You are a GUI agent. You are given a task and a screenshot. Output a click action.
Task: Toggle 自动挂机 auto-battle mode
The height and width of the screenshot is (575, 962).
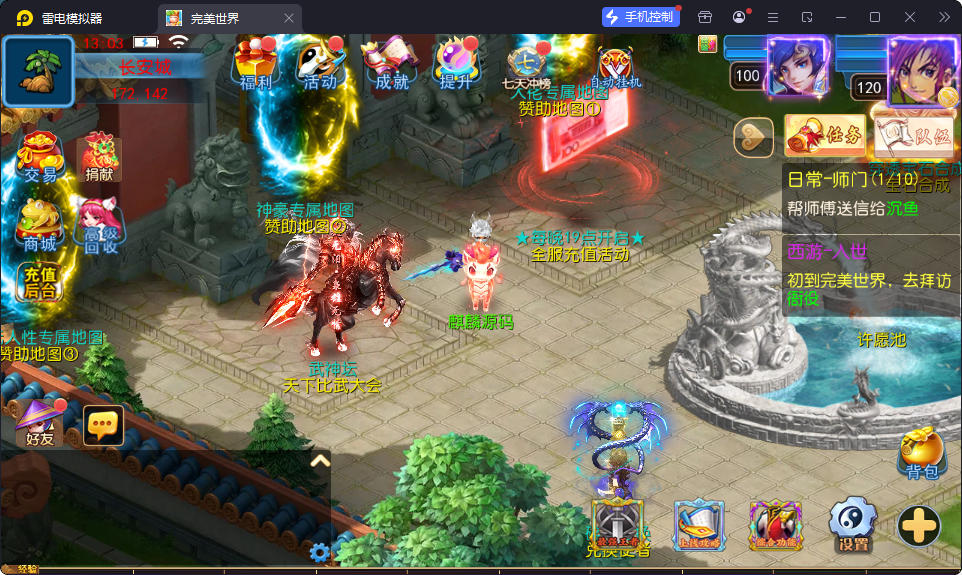click(616, 67)
